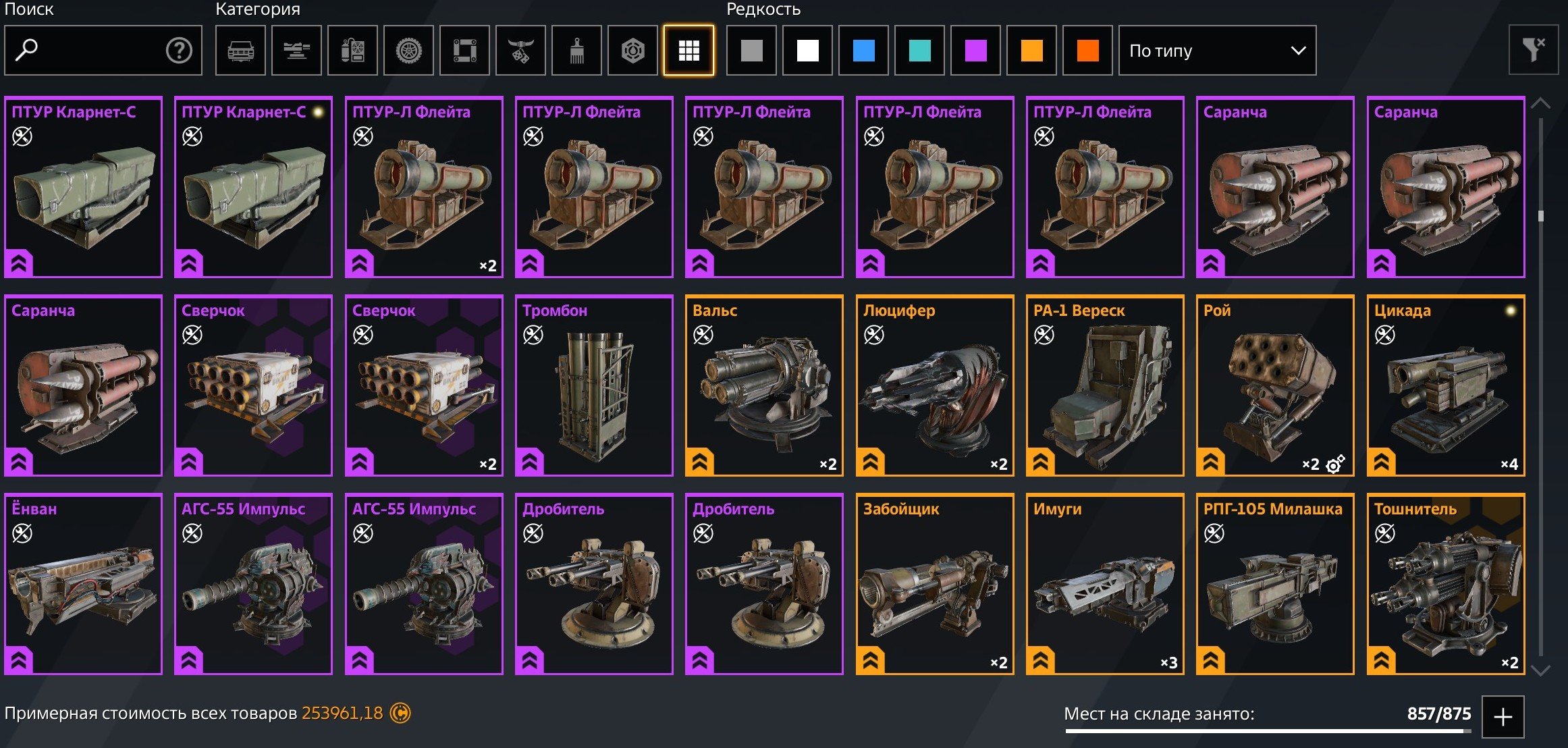The width and height of the screenshot is (1568, 748).
Task: Open the search help question mark
Action: coord(179,51)
